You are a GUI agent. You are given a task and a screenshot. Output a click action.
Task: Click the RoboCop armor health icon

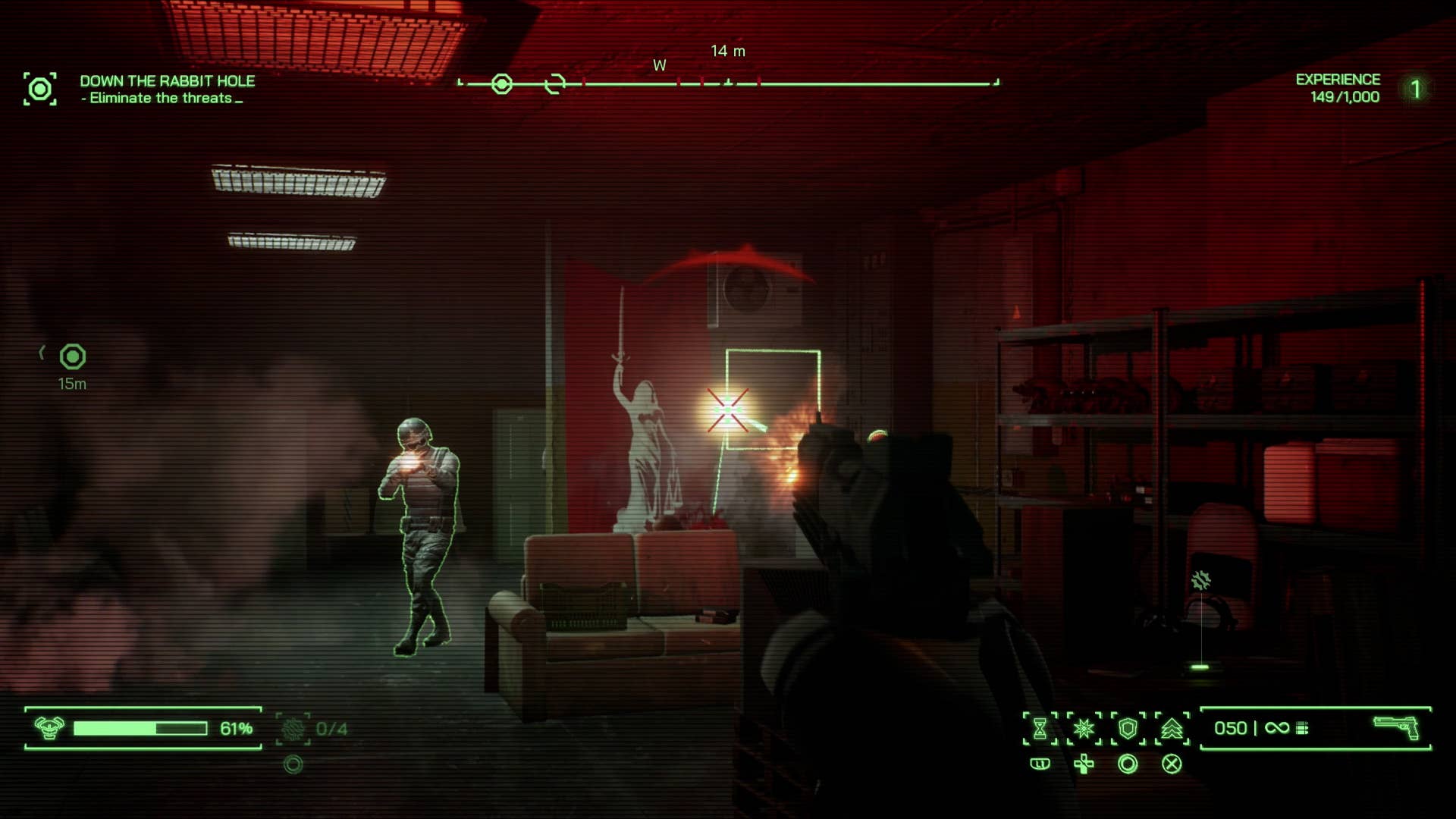[49, 728]
